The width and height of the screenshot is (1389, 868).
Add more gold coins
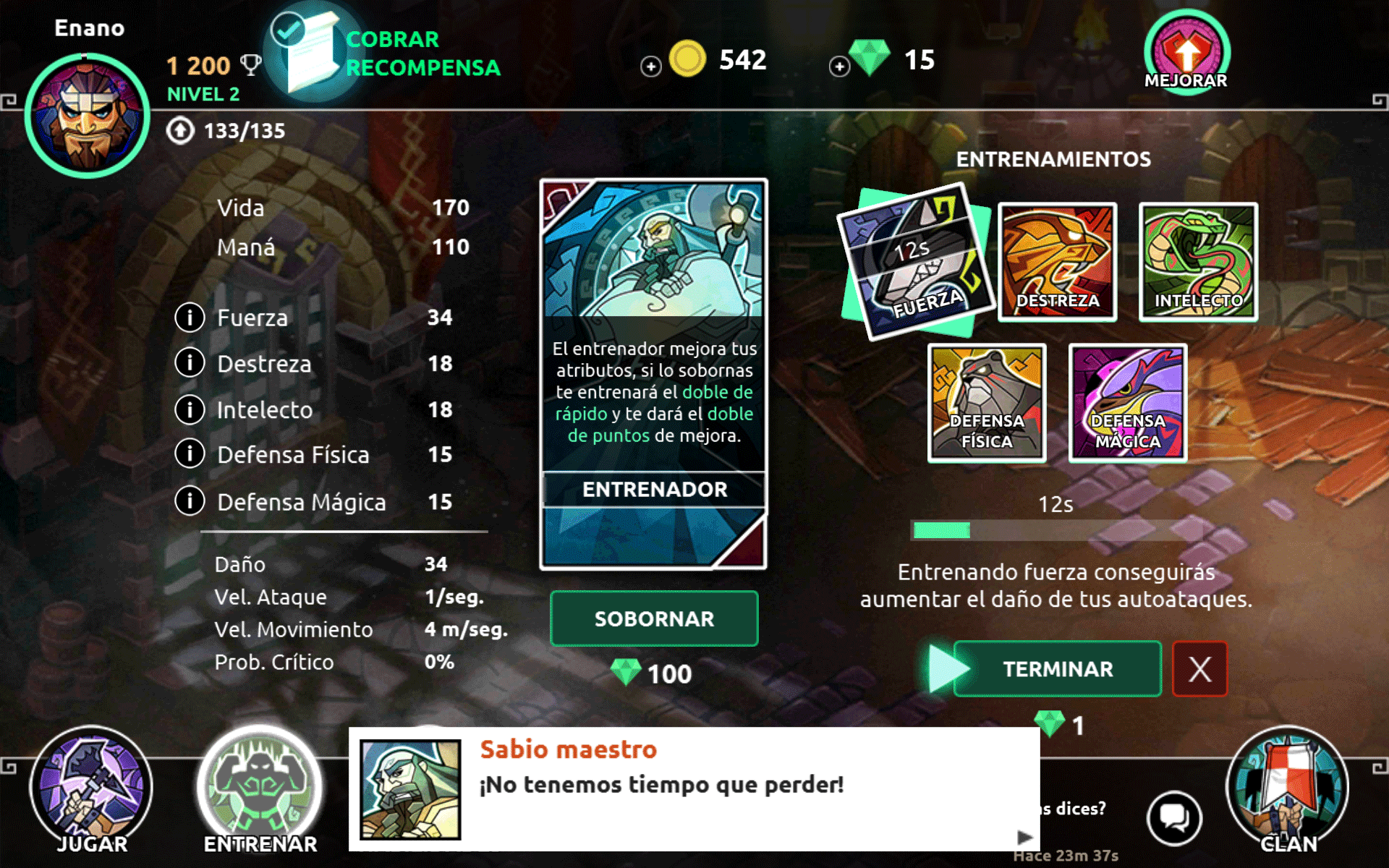coord(651,67)
